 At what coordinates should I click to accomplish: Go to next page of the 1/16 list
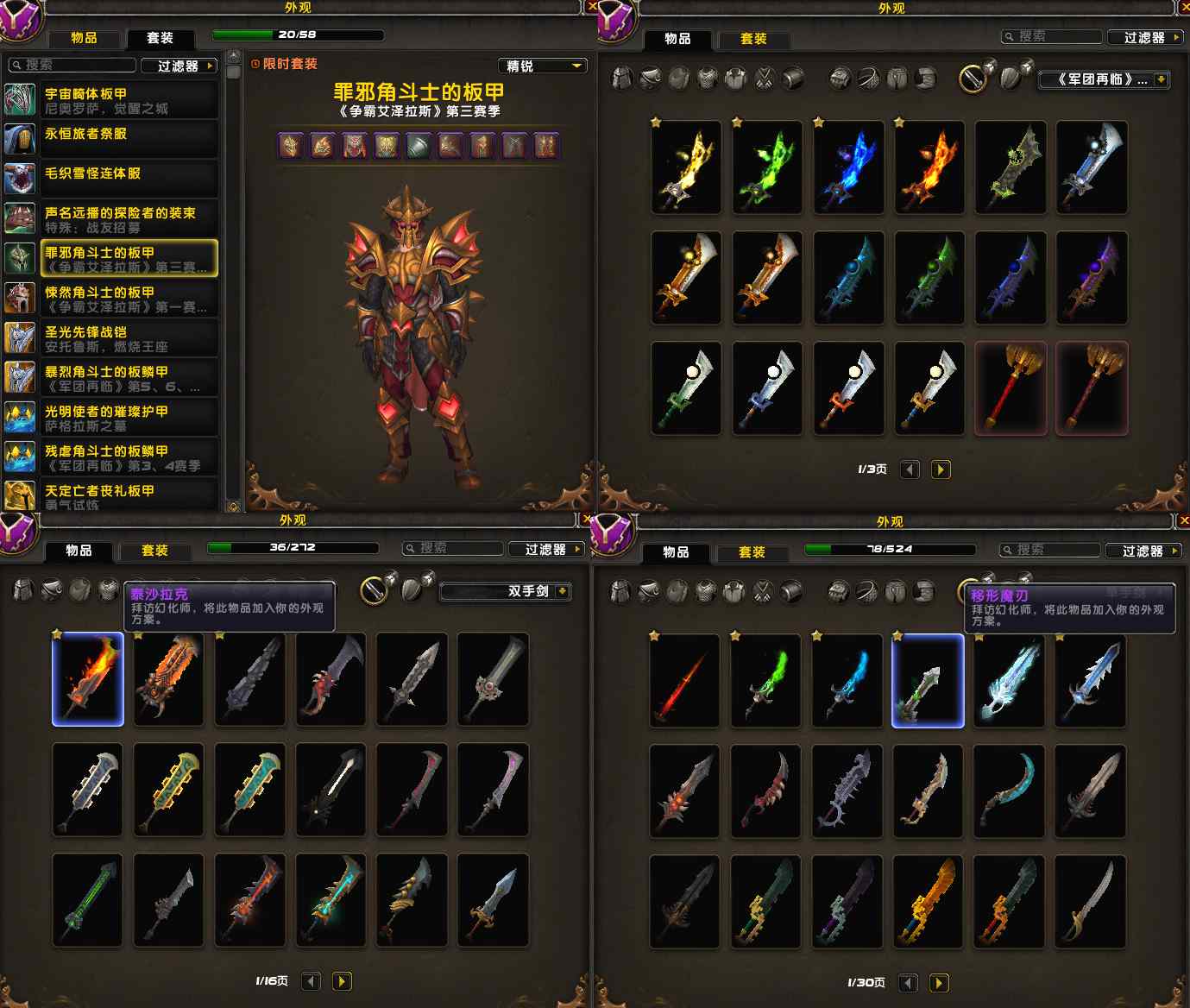point(342,981)
